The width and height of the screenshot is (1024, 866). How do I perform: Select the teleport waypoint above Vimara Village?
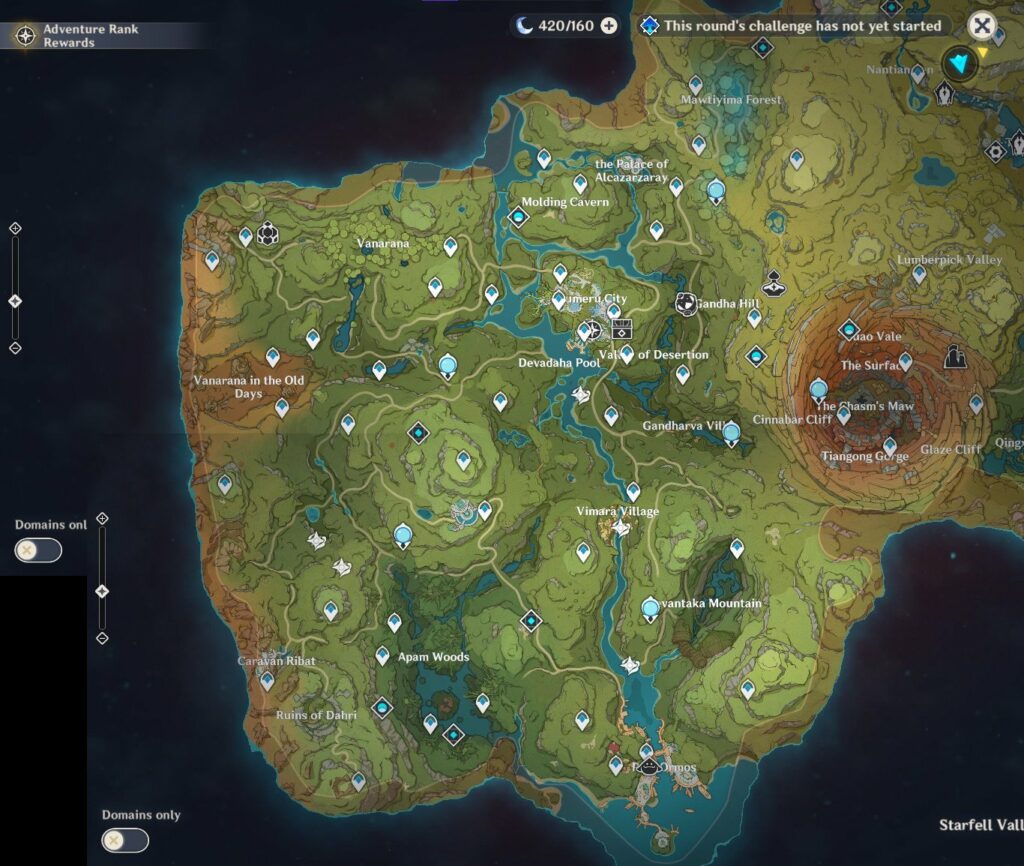pos(633,491)
